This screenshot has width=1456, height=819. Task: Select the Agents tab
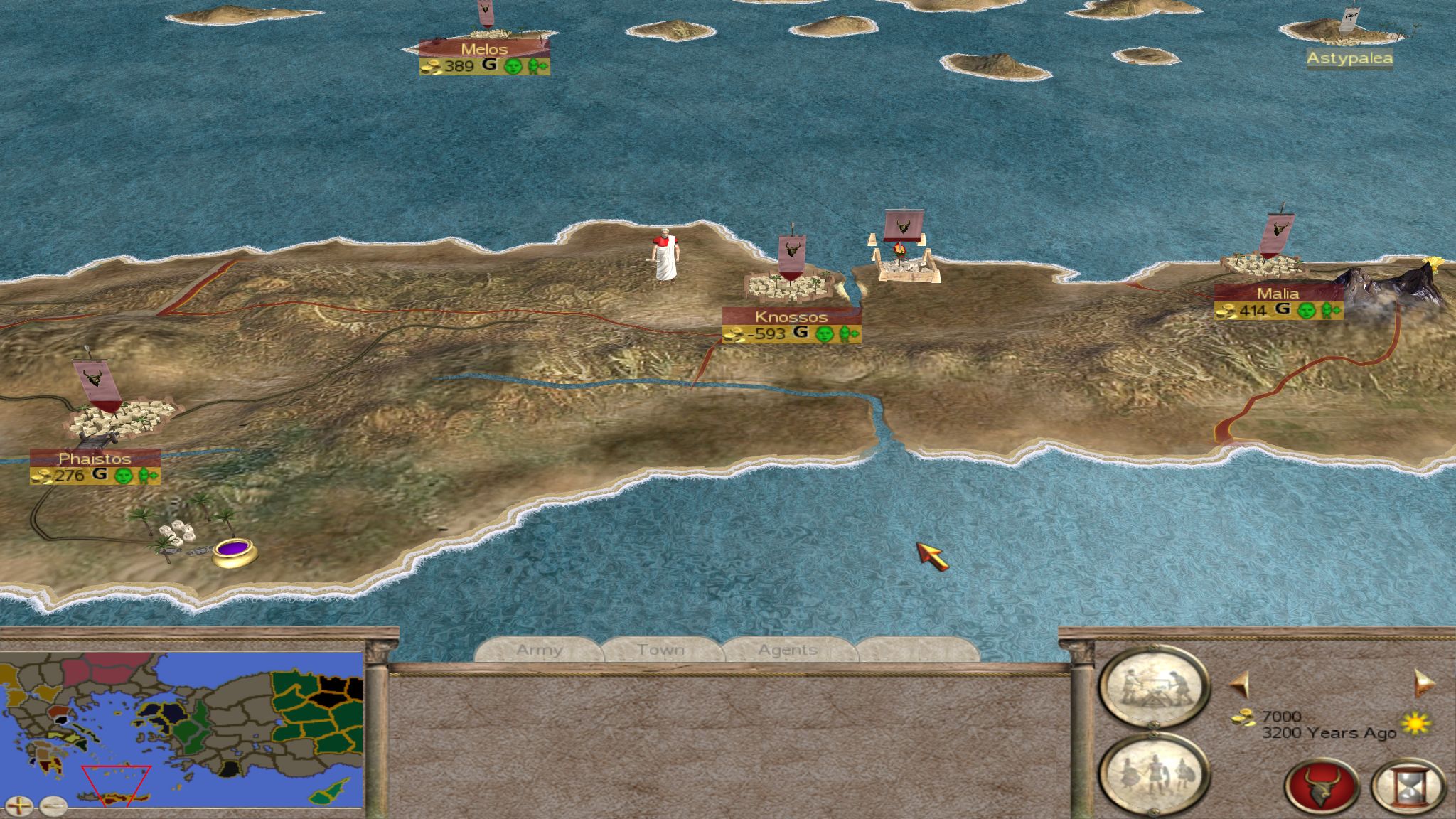pos(787,650)
